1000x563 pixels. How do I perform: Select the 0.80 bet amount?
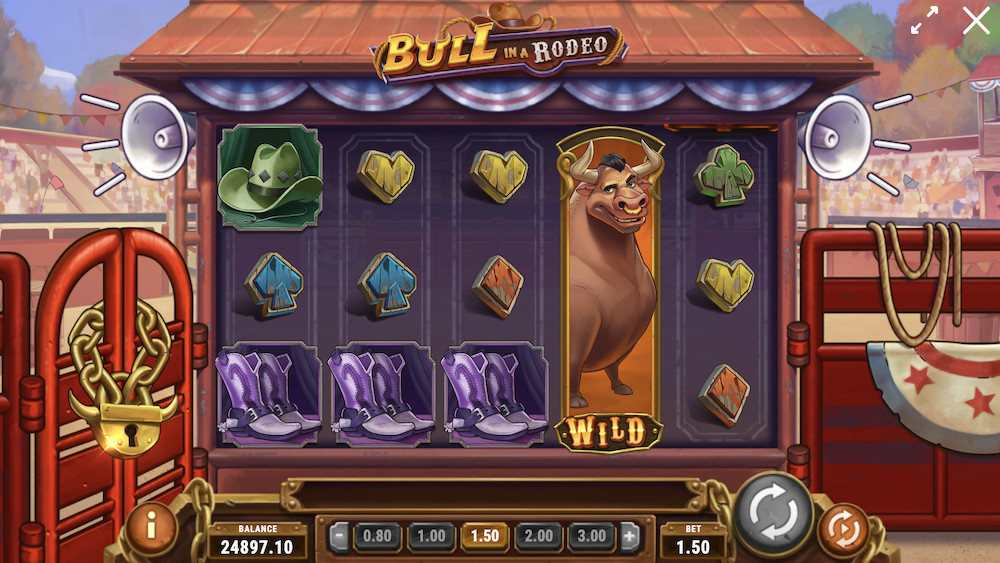(x=378, y=536)
